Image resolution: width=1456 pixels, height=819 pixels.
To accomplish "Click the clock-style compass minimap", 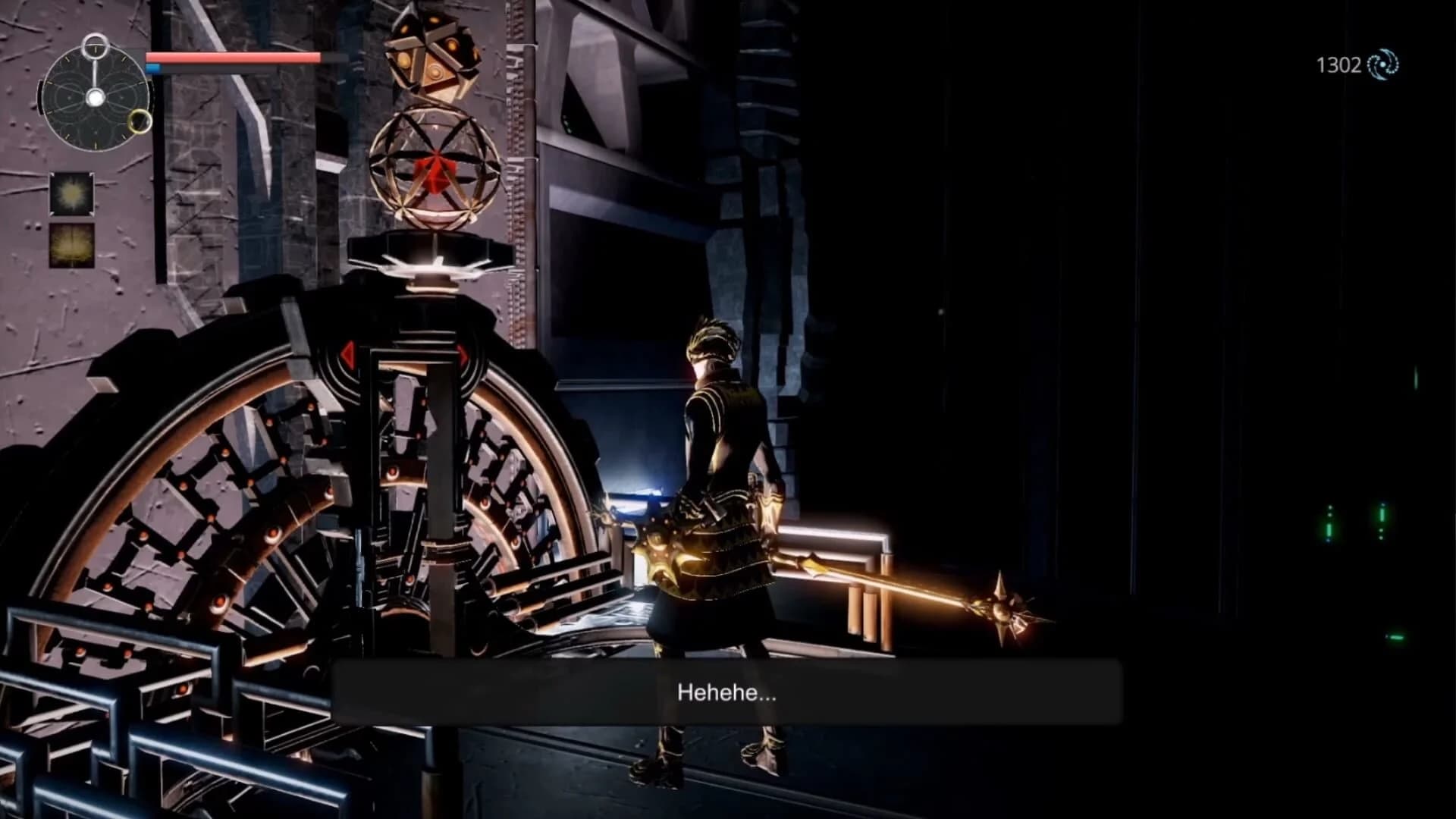I will 97,99.
